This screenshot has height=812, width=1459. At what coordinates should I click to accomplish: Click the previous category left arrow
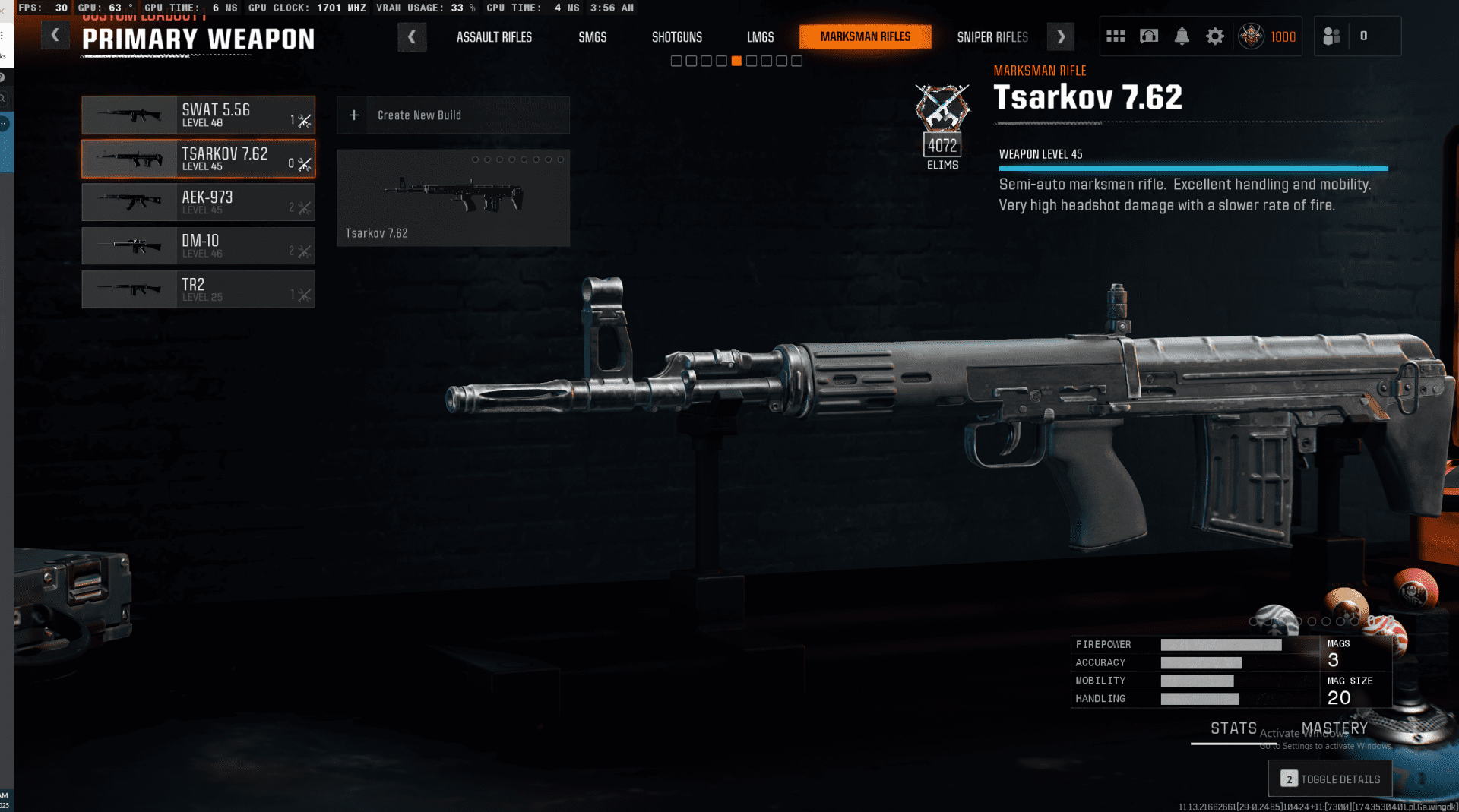click(412, 36)
